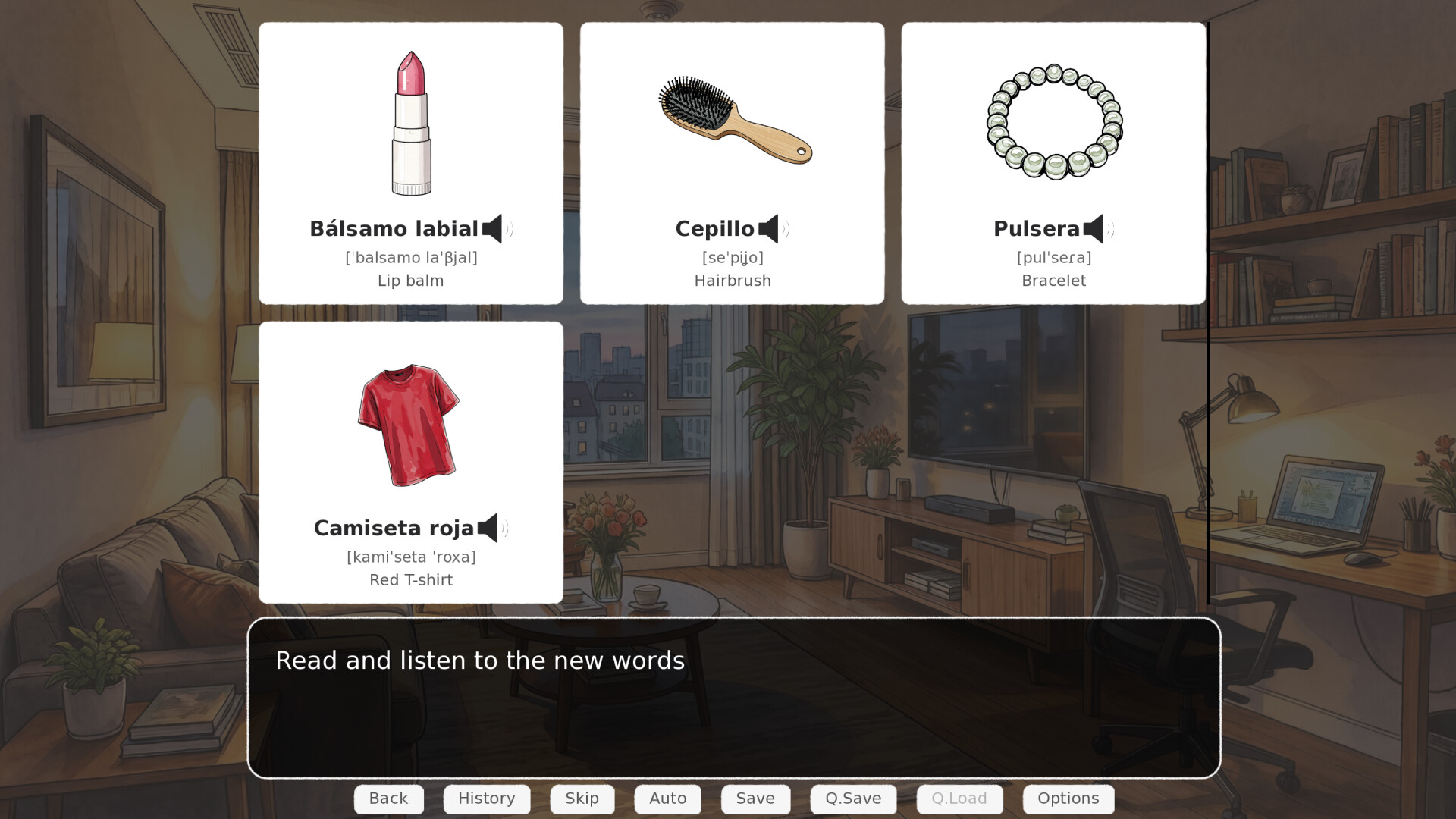Click the Pulsera flashcard

[1053, 163]
